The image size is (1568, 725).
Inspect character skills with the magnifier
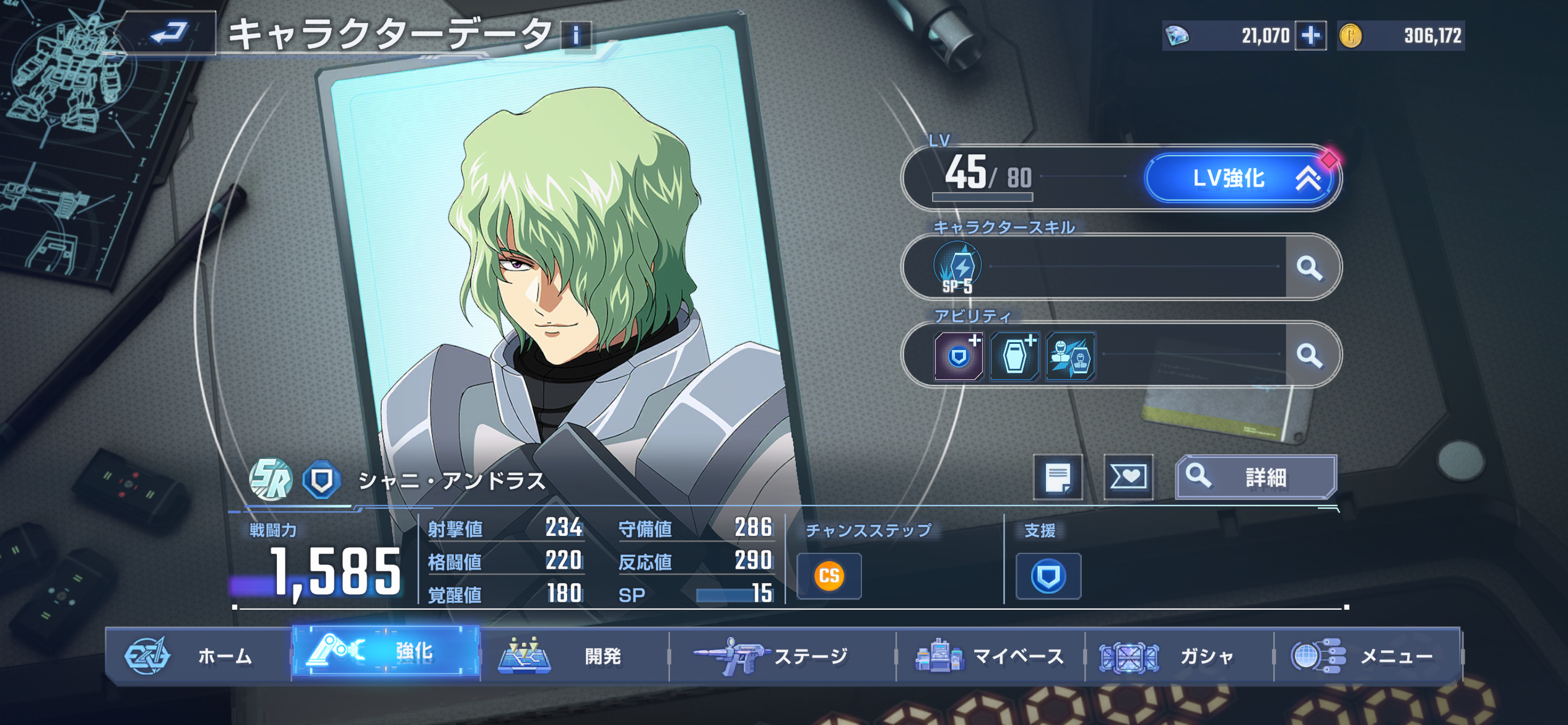pos(1310,268)
